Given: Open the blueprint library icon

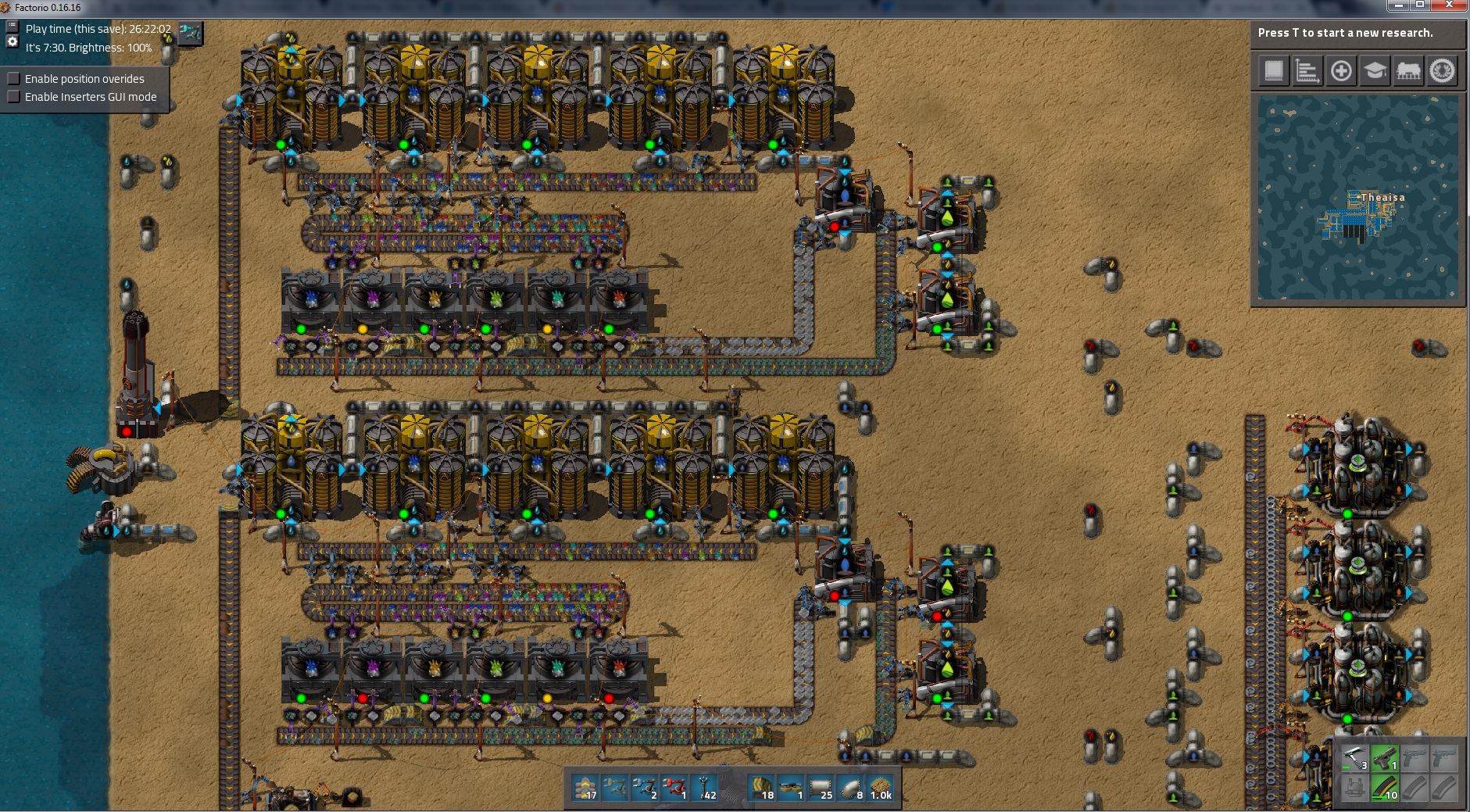Looking at the screenshot, I should (x=1274, y=71).
